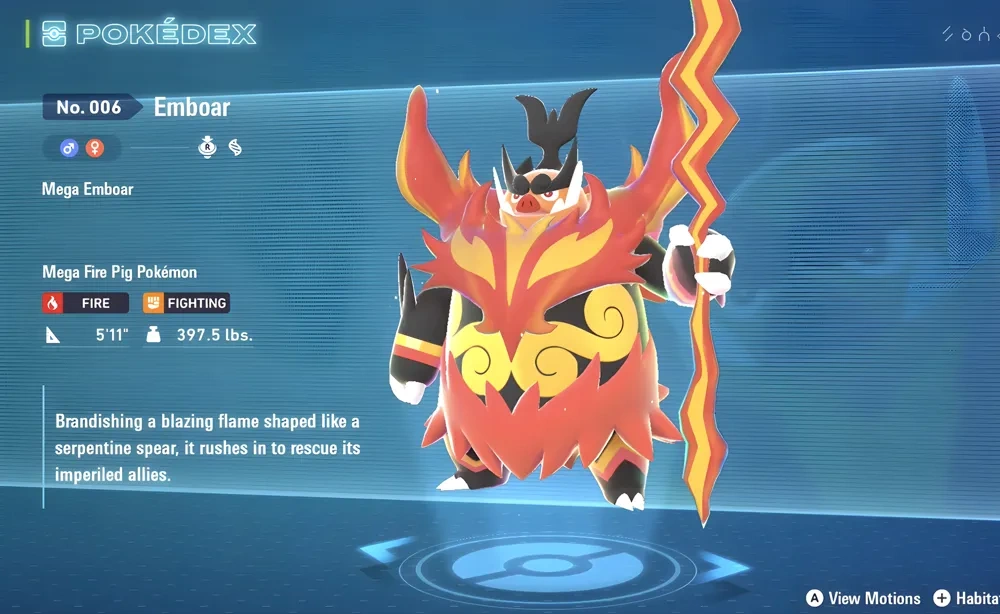Select the male gender icon
1000x614 pixels.
tap(69, 149)
